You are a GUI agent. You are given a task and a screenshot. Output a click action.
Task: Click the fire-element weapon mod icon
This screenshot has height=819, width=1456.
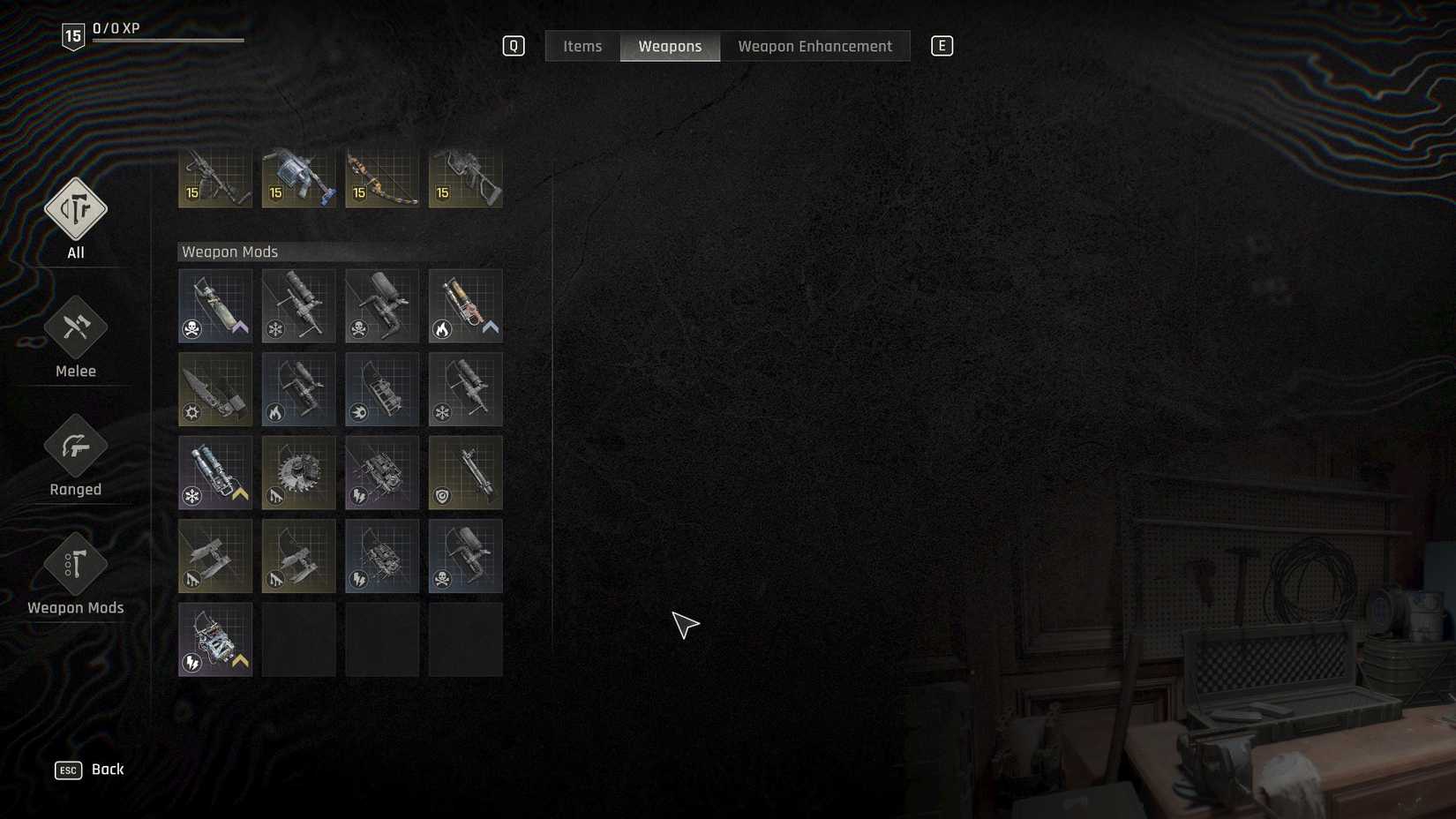click(466, 306)
